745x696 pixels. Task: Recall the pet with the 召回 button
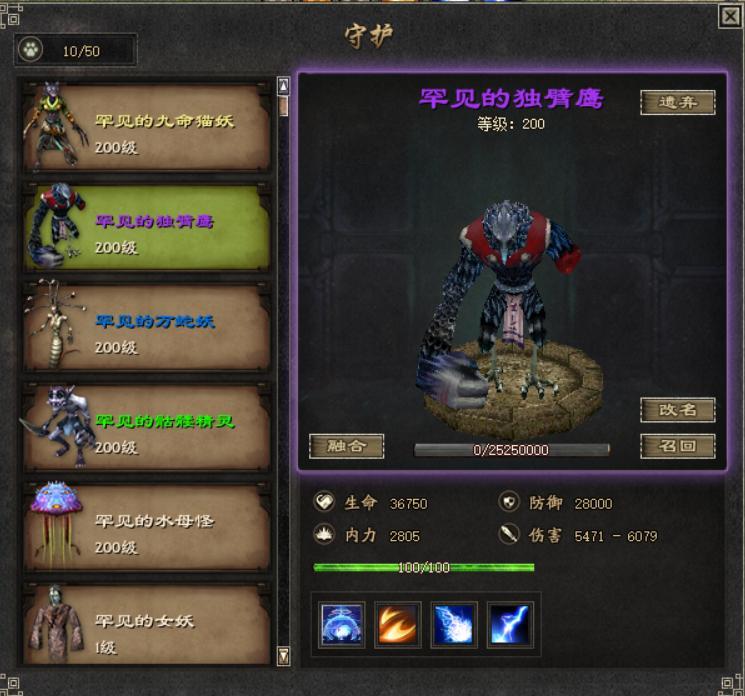[x=678, y=446]
